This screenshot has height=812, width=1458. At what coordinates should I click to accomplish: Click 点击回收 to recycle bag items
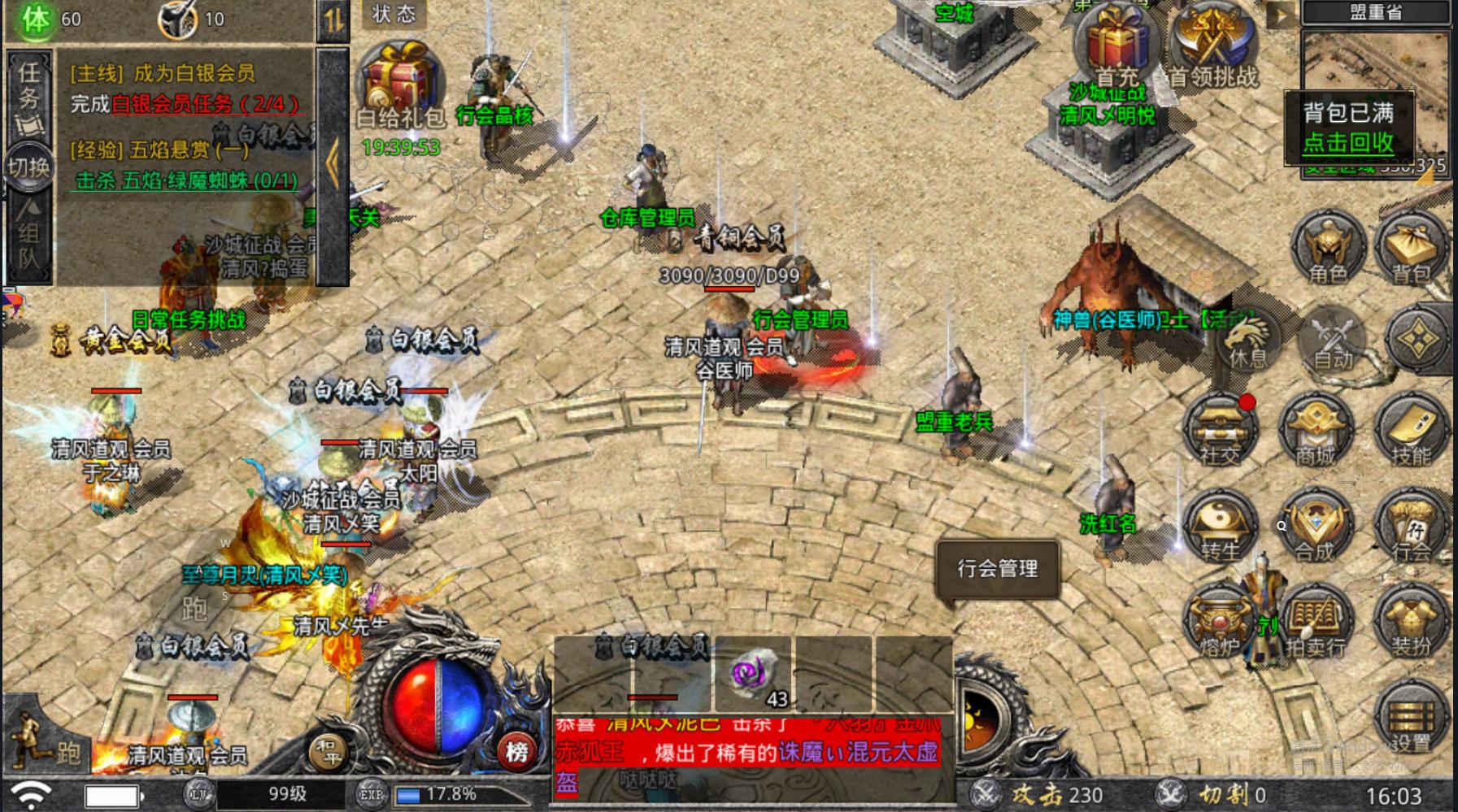click(1348, 143)
